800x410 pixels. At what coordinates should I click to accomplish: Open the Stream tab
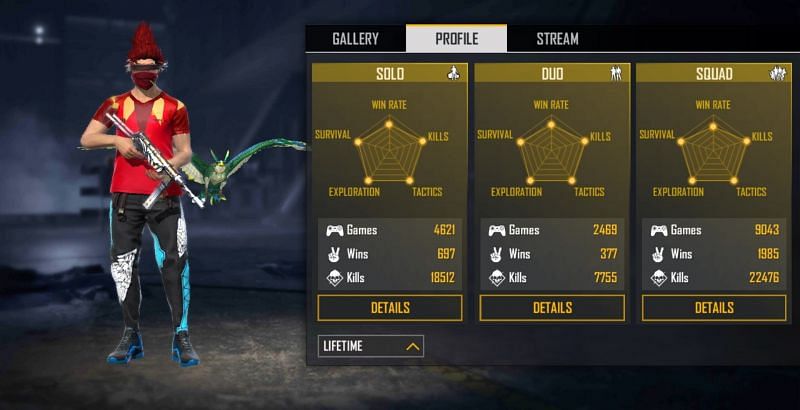coord(557,39)
